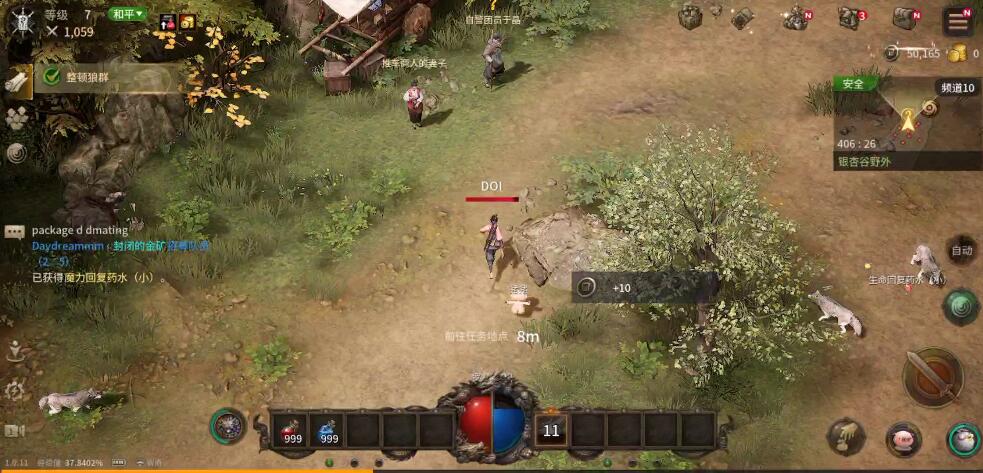Toggle the 和平 peace mode dropdown

(x=128, y=14)
